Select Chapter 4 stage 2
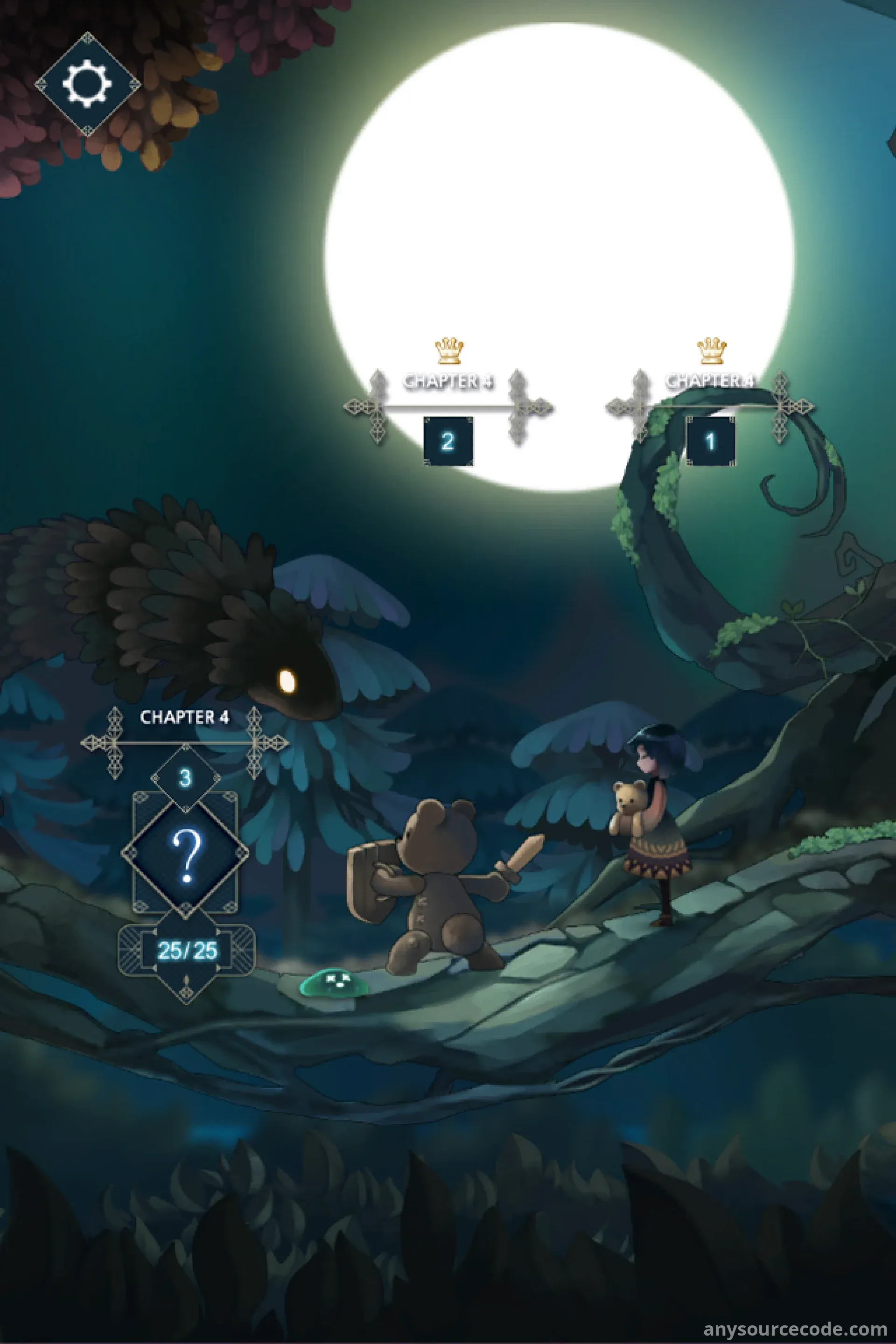This screenshot has width=896, height=1344. 448,441
